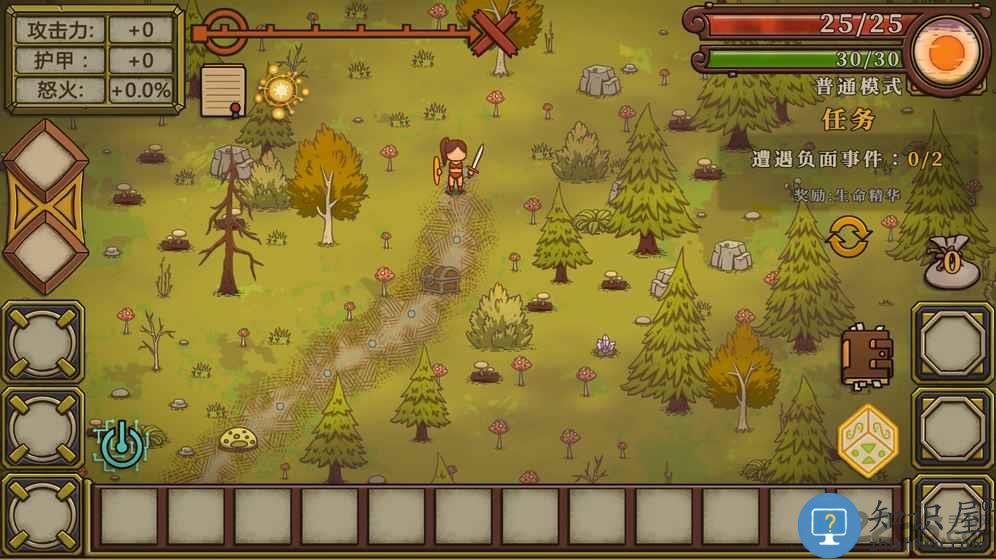Click the glowing golden sun icon
This screenshot has width=996, height=560.
pos(280,91)
